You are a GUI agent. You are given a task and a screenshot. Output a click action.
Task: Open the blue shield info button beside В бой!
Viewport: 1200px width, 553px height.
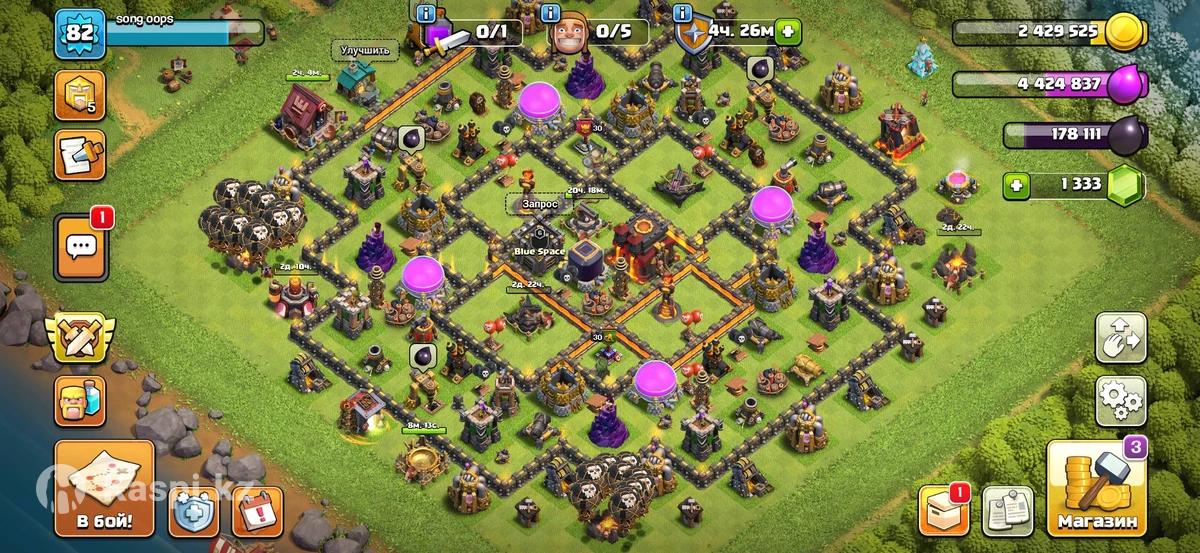coord(194,512)
